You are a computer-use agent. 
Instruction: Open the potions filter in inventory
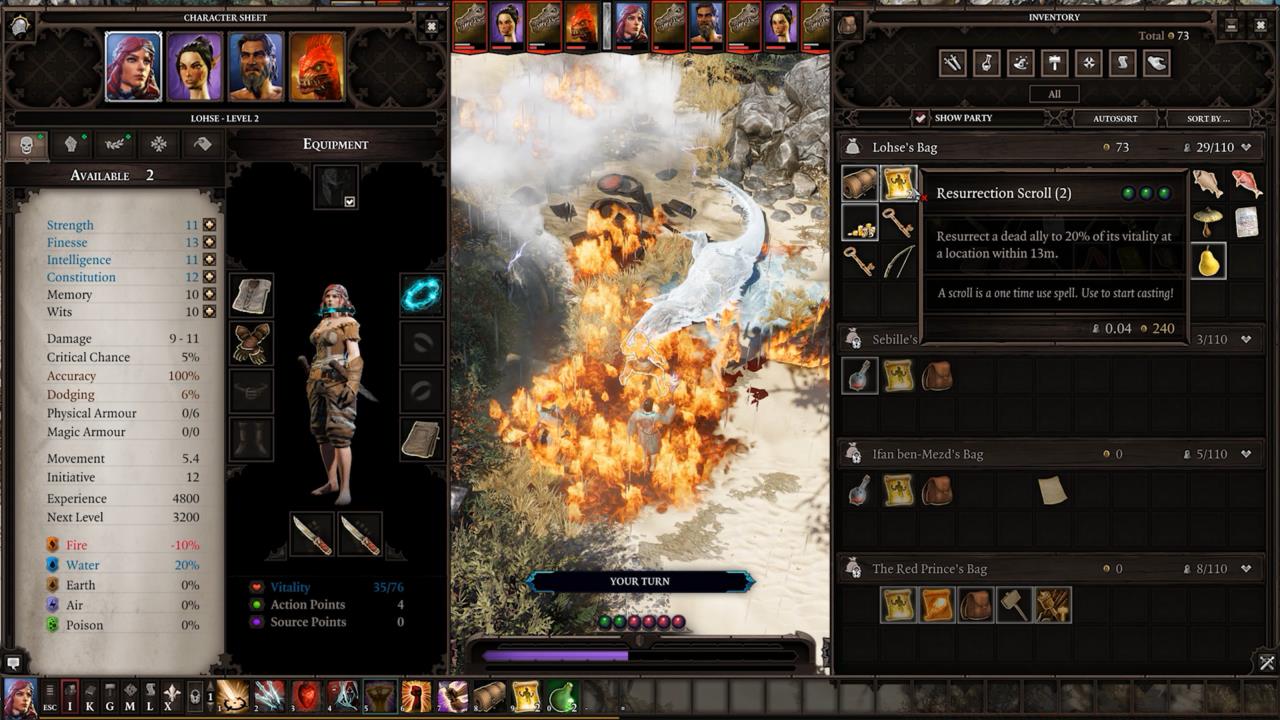click(986, 62)
